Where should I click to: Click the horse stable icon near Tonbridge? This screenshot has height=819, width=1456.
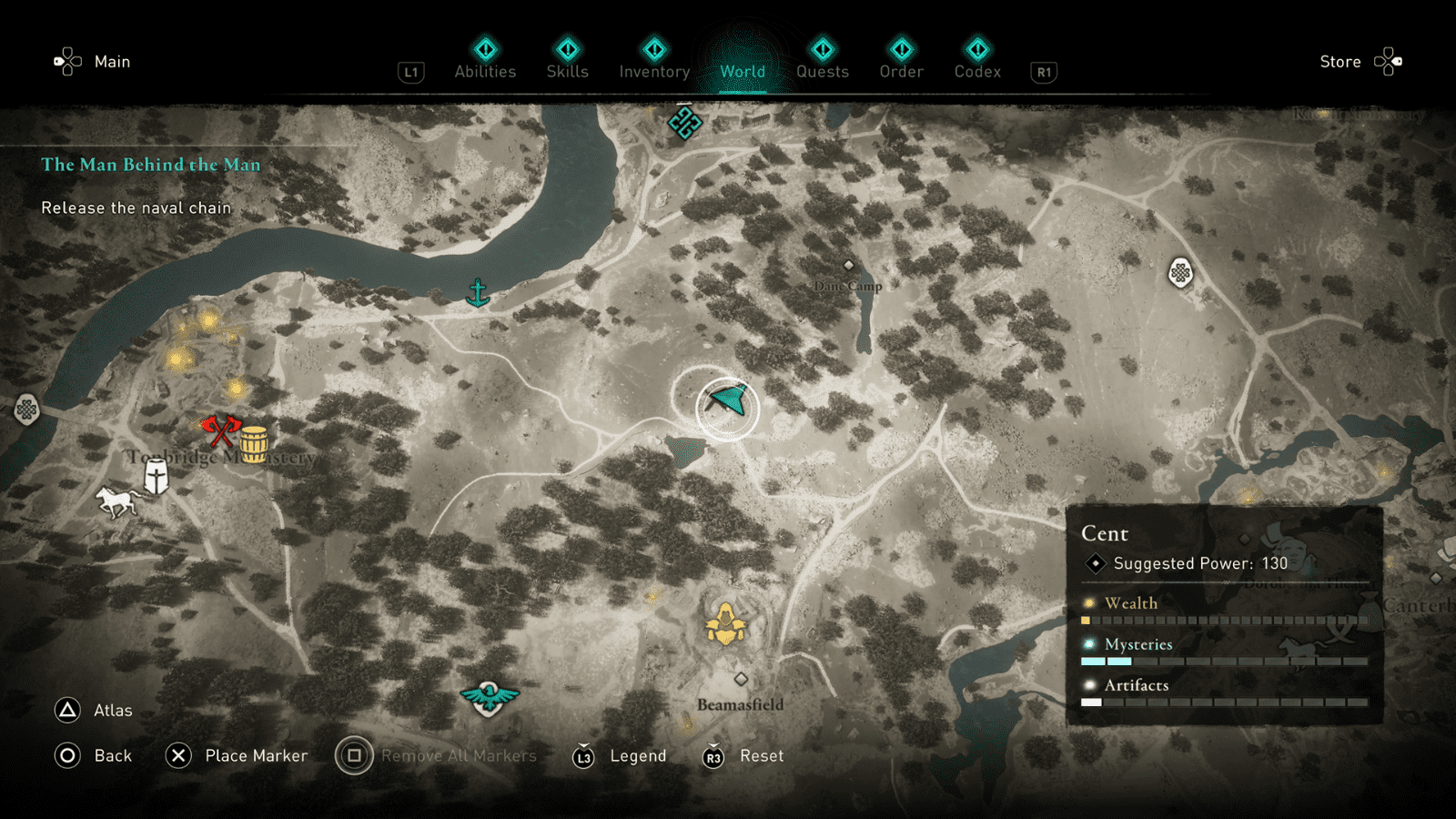113,500
